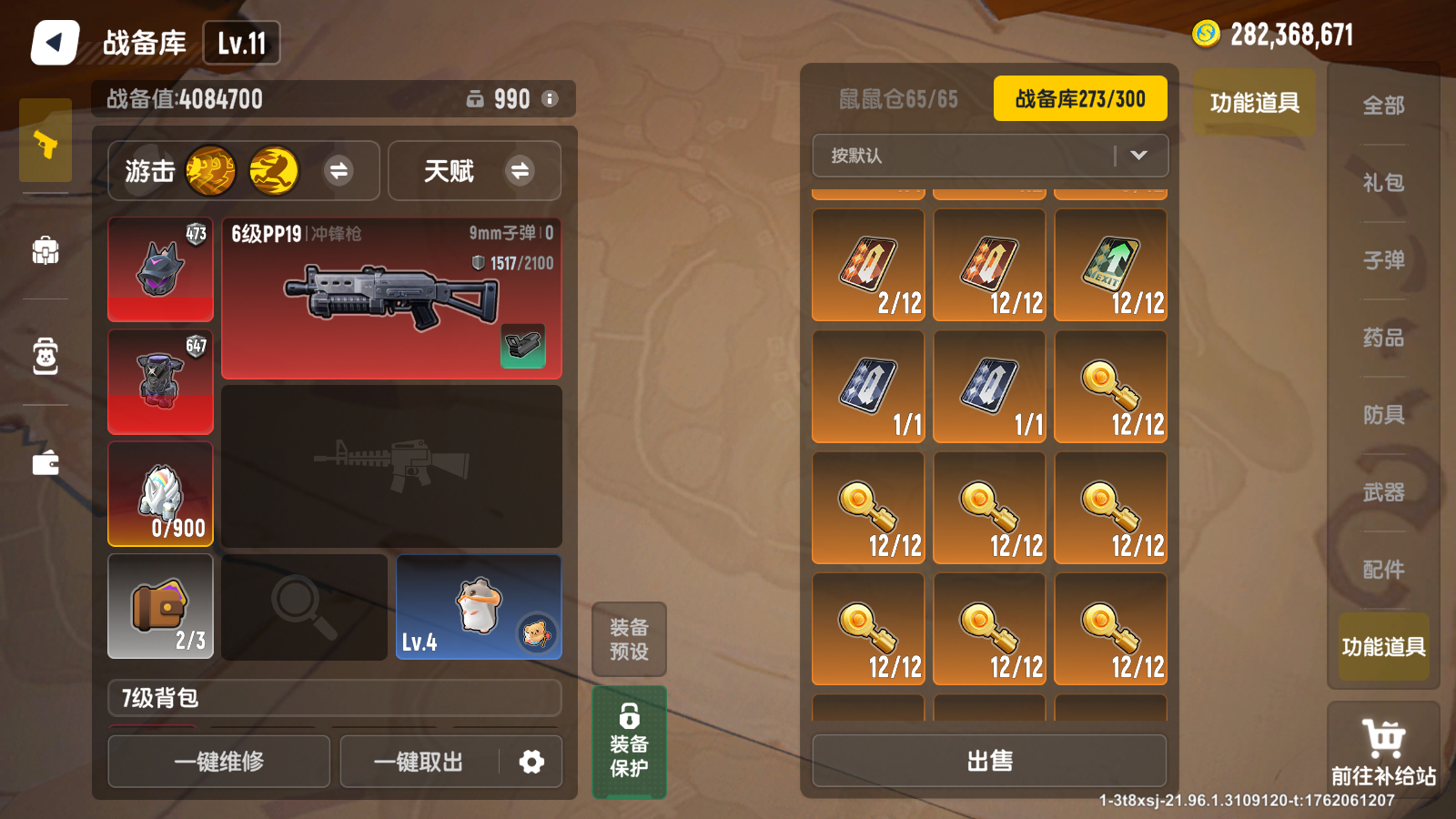Select the armor slot with 647 durability
The image size is (1456, 819).
[160, 381]
